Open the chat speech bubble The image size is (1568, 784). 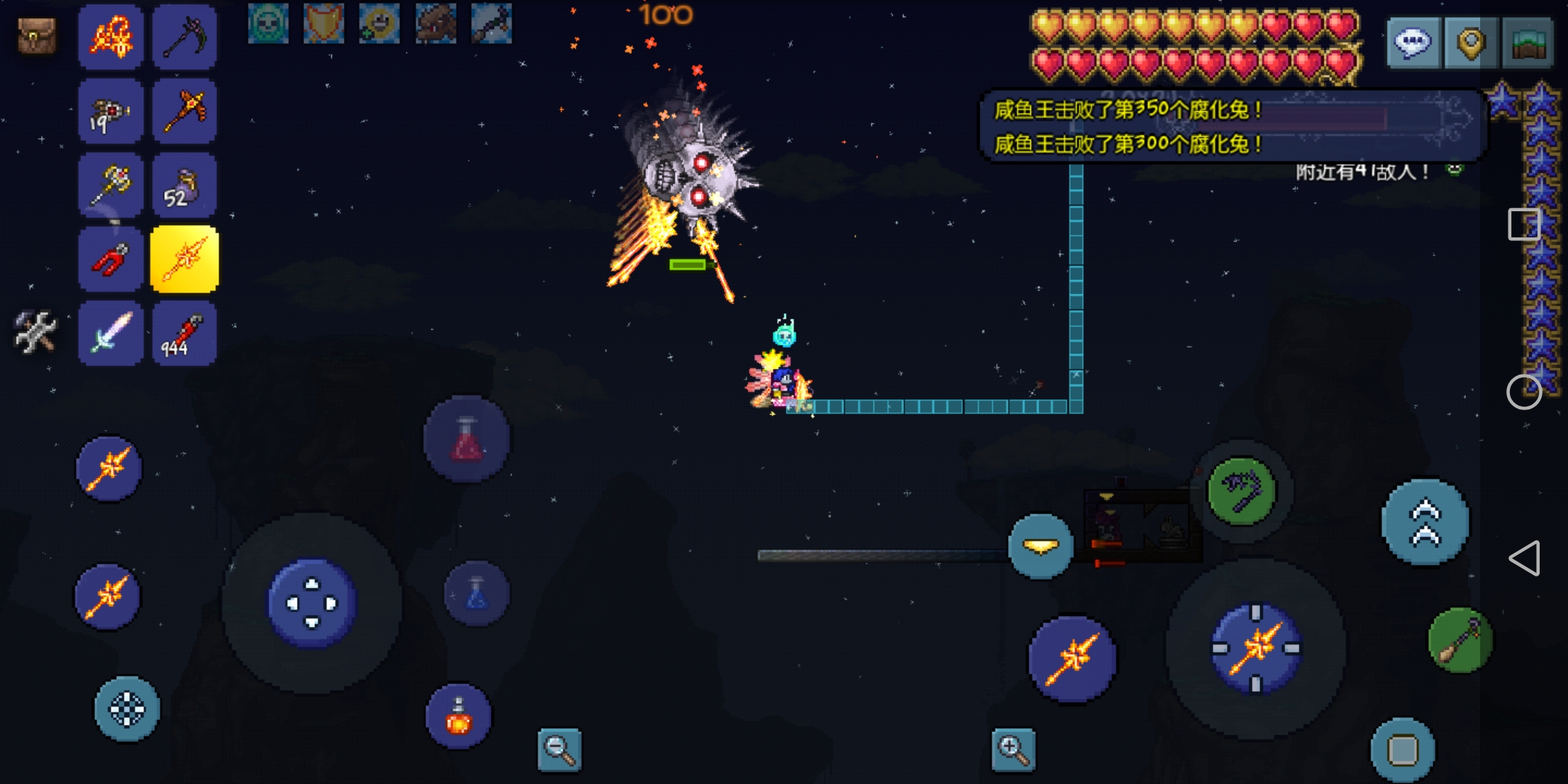[x=1413, y=44]
